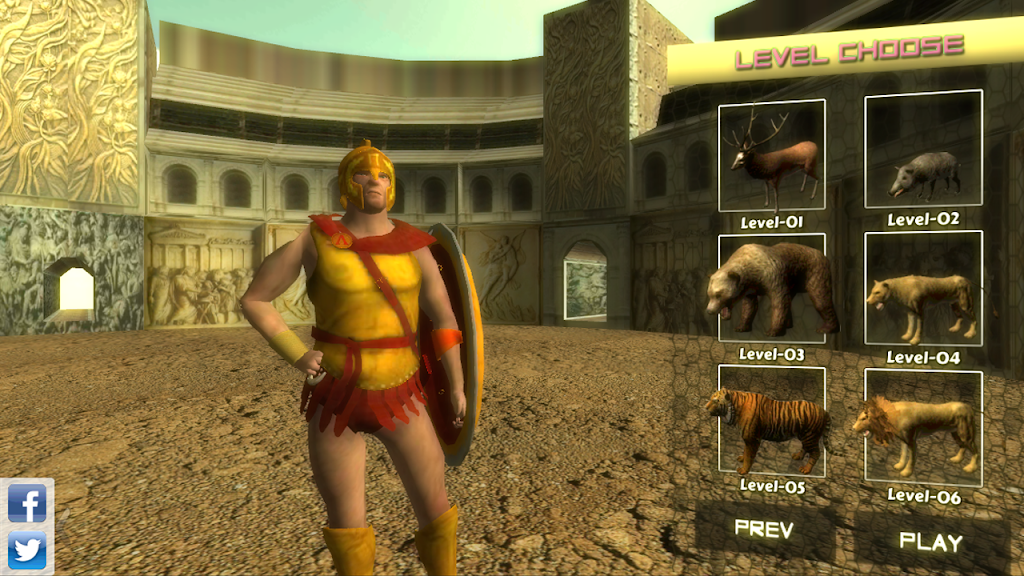Open the Twitter link icon

[27, 550]
